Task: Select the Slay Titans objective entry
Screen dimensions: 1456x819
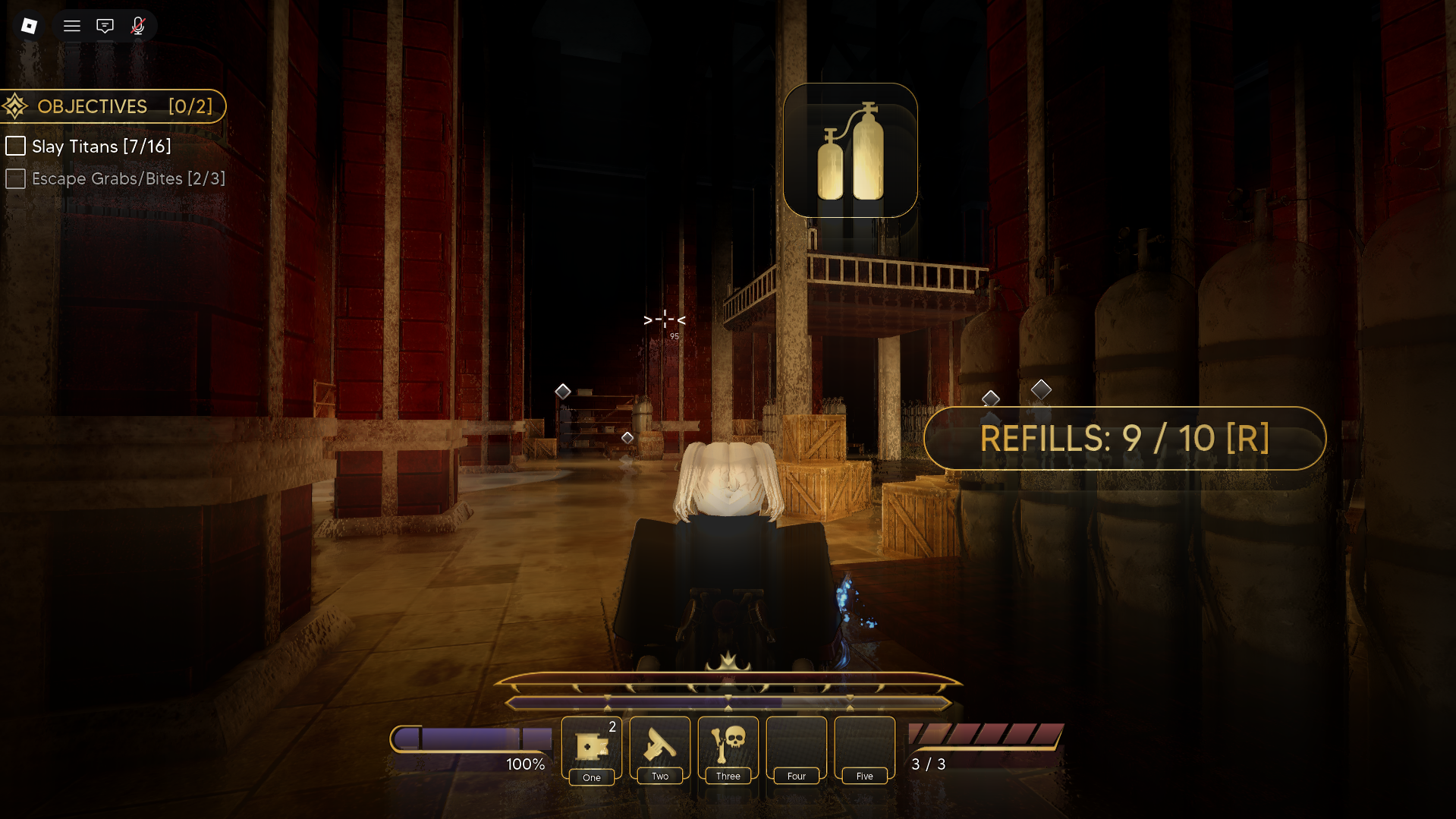Action: click(101, 146)
